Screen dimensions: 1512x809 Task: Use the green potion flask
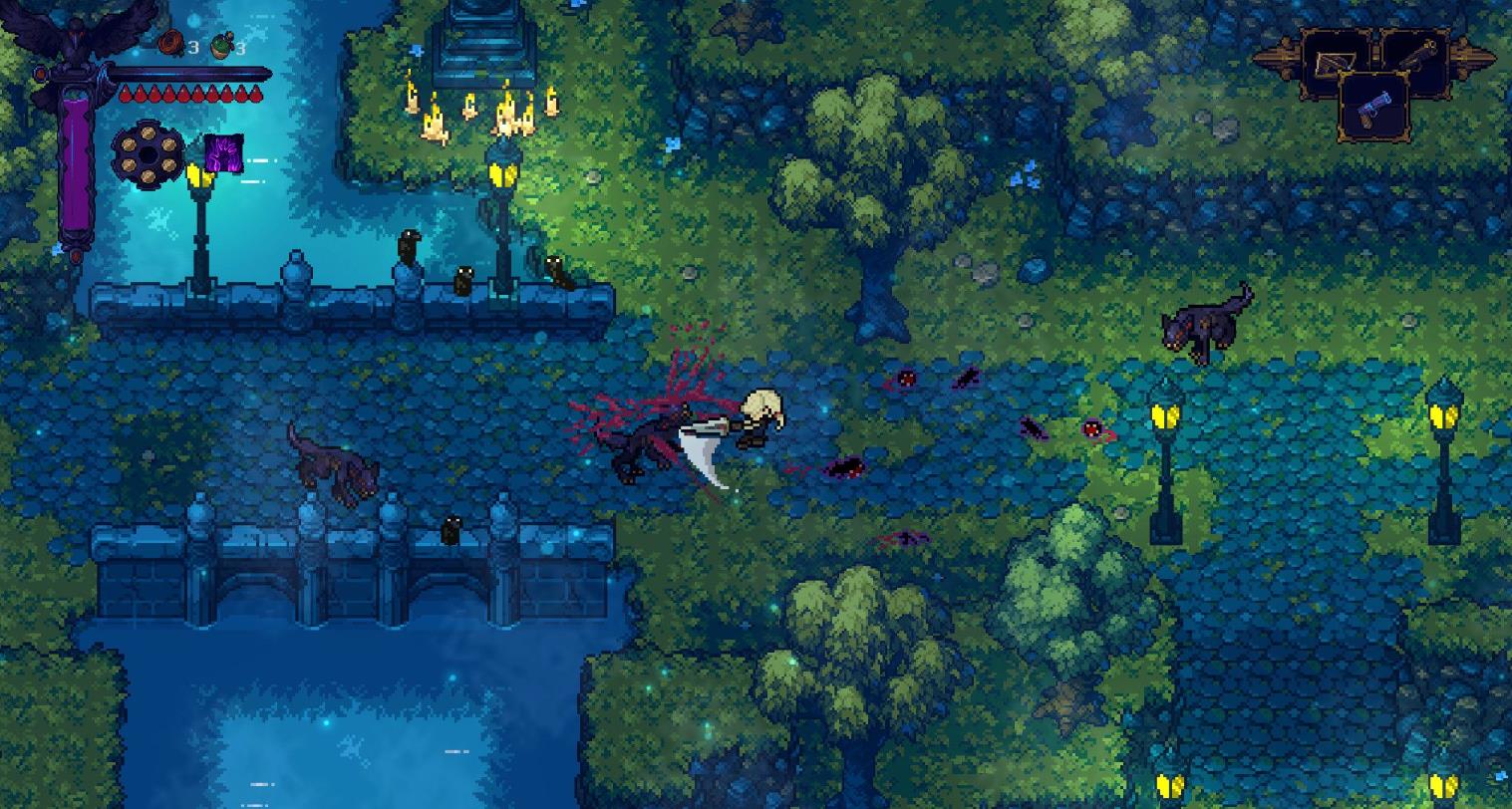click(x=222, y=46)
